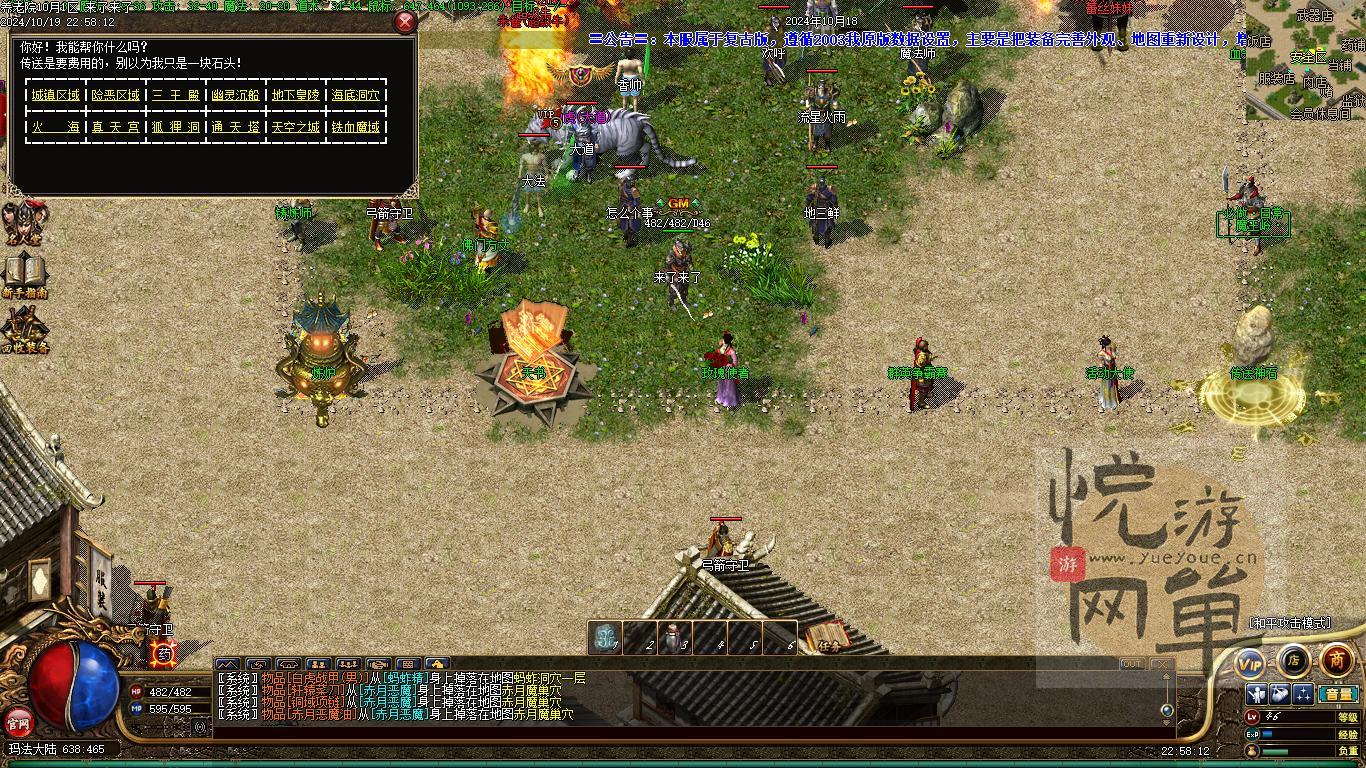This screenshot has width=1366, height=768.
Task: Open the VIP menu
Action: pos(1250,663)
